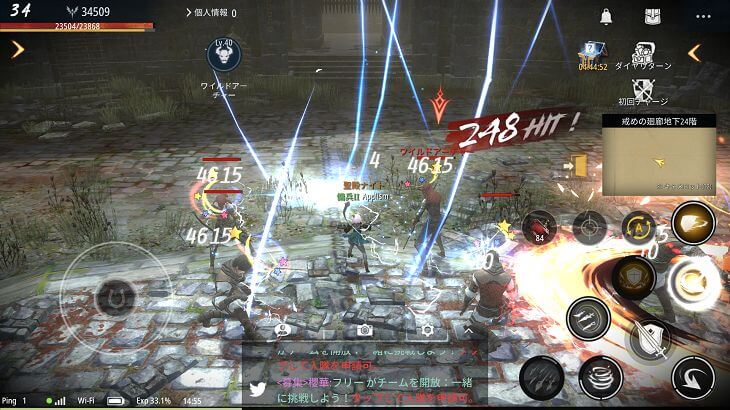Take a screenshot with the camera icon

(365, 329)
